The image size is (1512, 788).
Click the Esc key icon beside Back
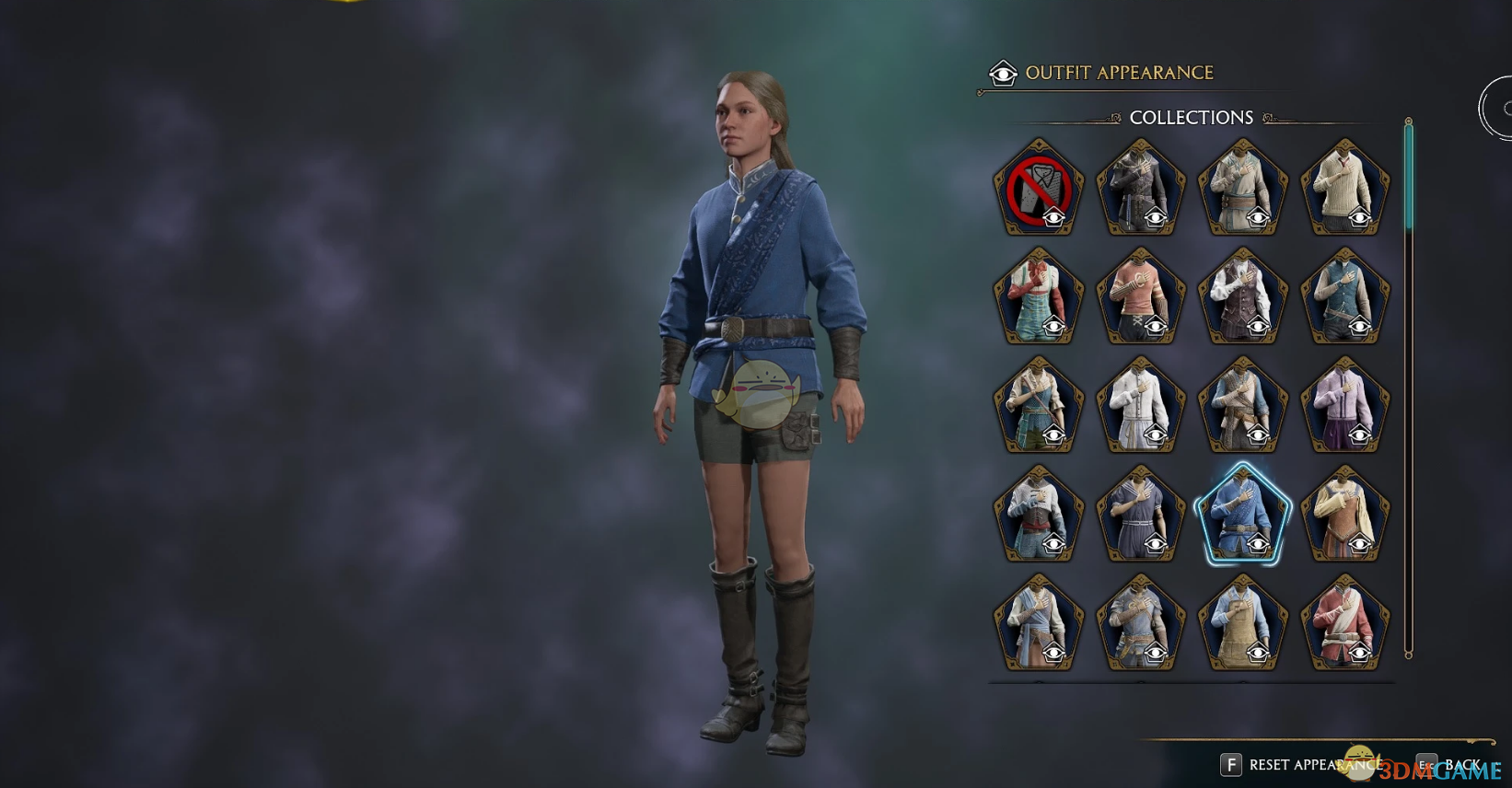pyautogui.click(x=1425, y=765)
